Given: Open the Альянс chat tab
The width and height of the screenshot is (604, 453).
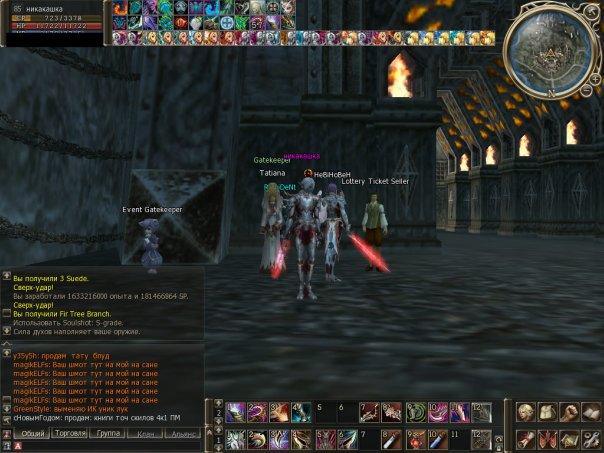Looking at the screenshot, I should (183, 433).
